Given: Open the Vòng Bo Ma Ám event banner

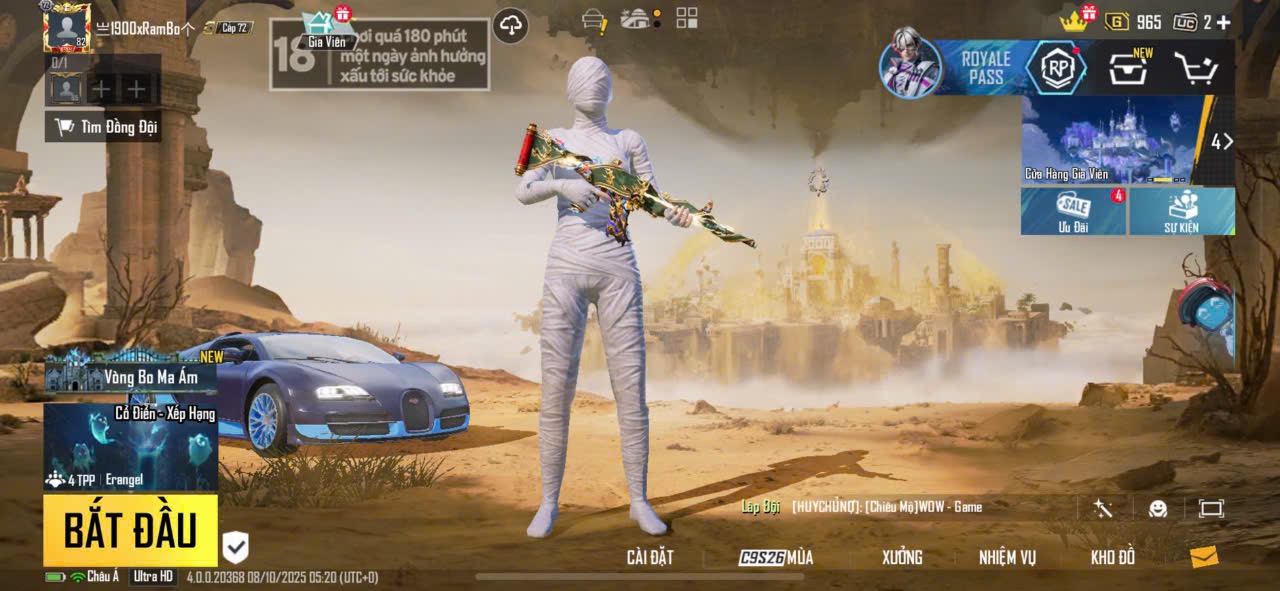Looking at the screenshot, I should [x=130, y=375].
